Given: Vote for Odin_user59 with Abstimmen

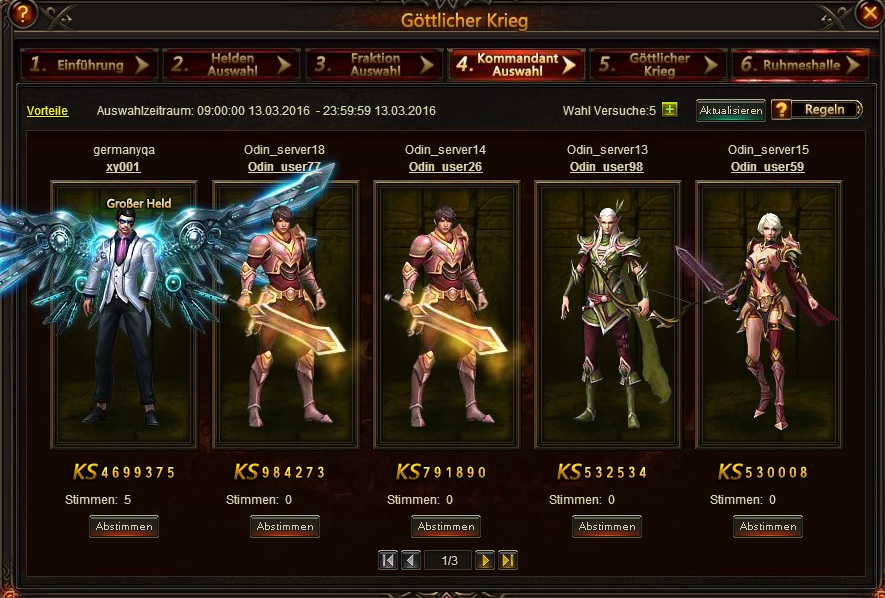Looking at the screenshot, I should [768, 526].
